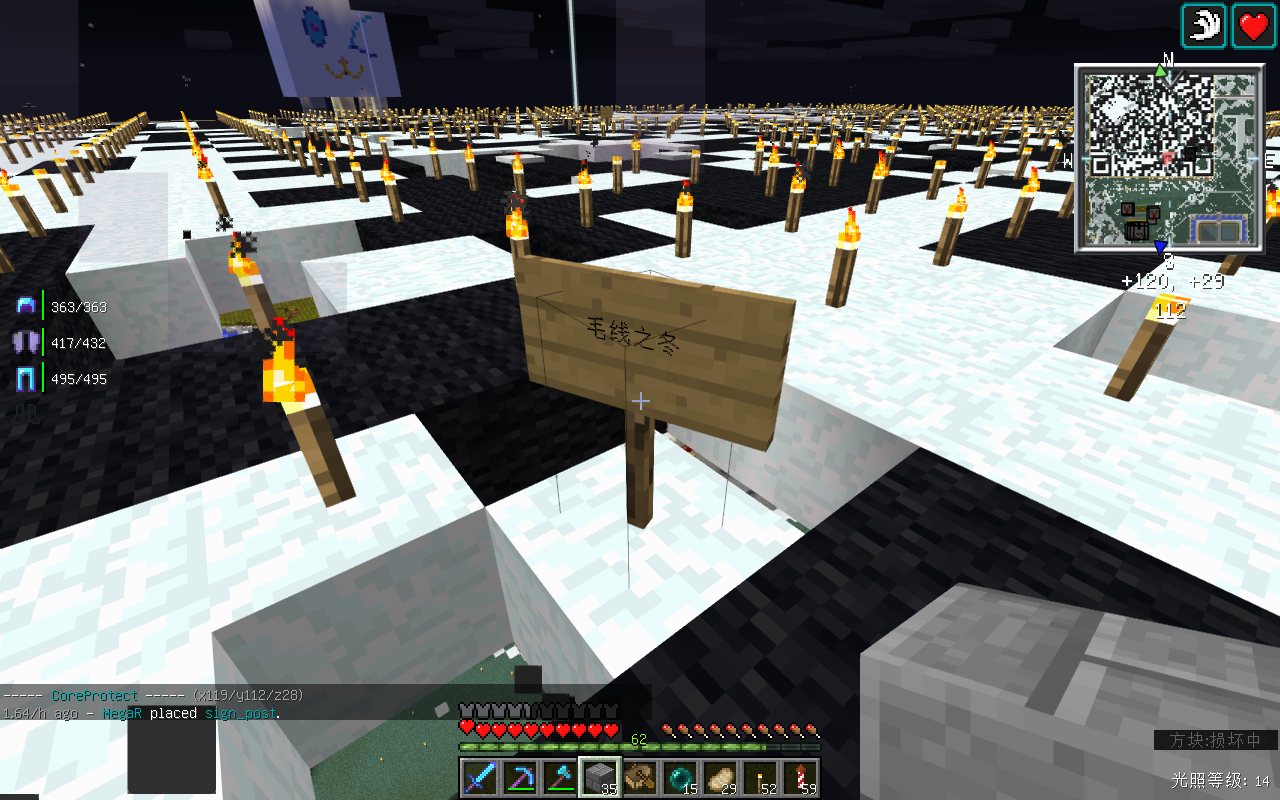Choose the diamond axe in the hotbar
The height and width of the screenshot is (800, 1280).
click(x=560, y=778)
